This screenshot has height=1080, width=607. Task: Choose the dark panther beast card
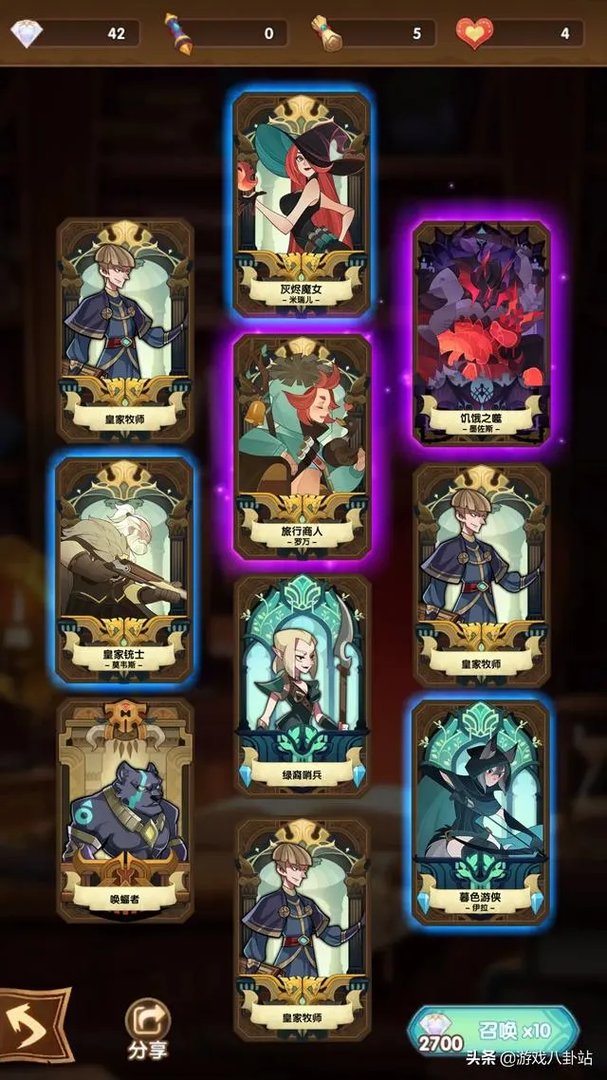[124, 810]
